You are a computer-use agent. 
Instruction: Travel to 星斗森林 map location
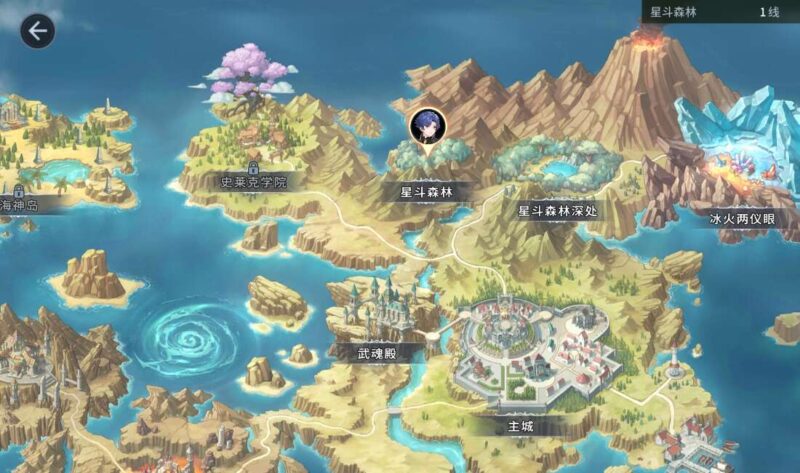tap(427, 190)
